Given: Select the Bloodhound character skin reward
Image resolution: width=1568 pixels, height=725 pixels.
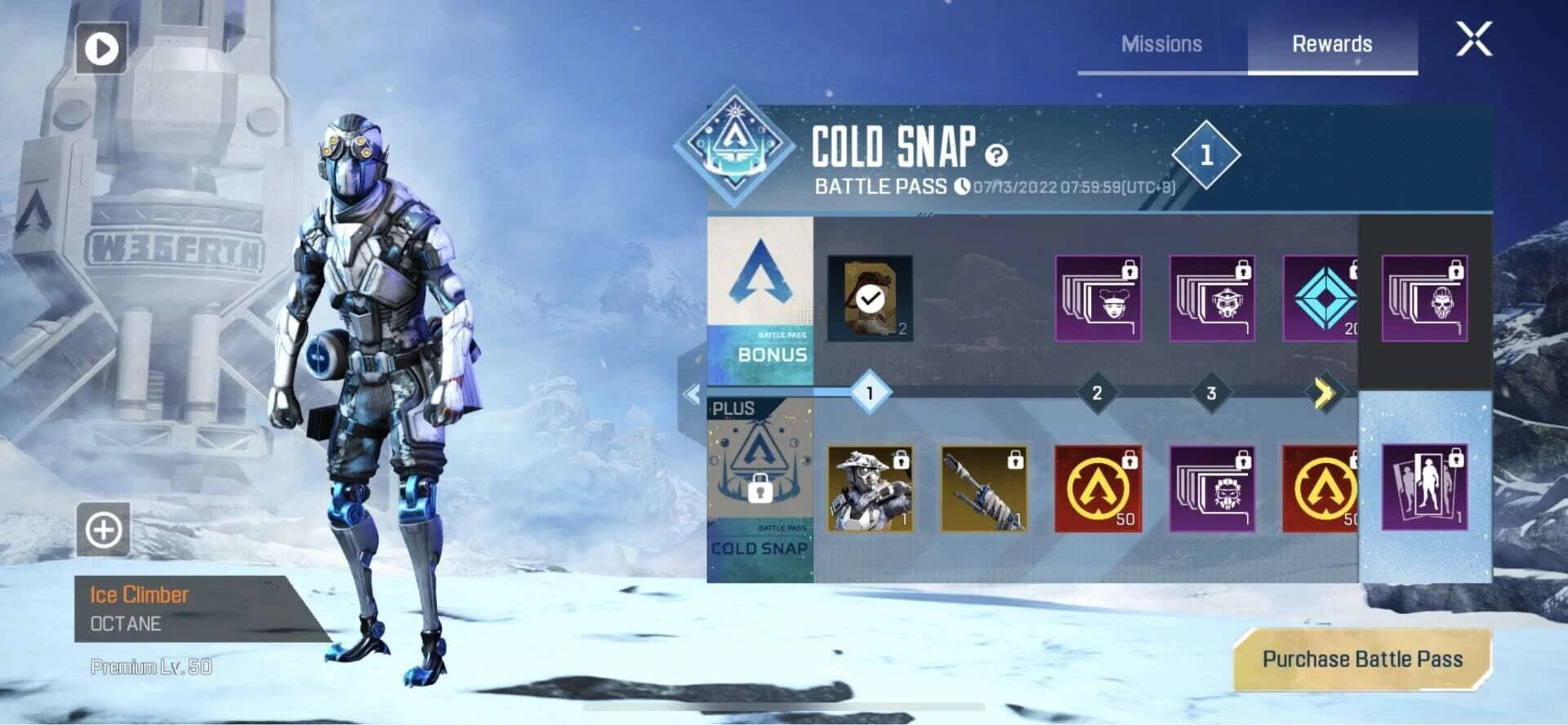Looking at the screenshot, I should pos(868,489).
